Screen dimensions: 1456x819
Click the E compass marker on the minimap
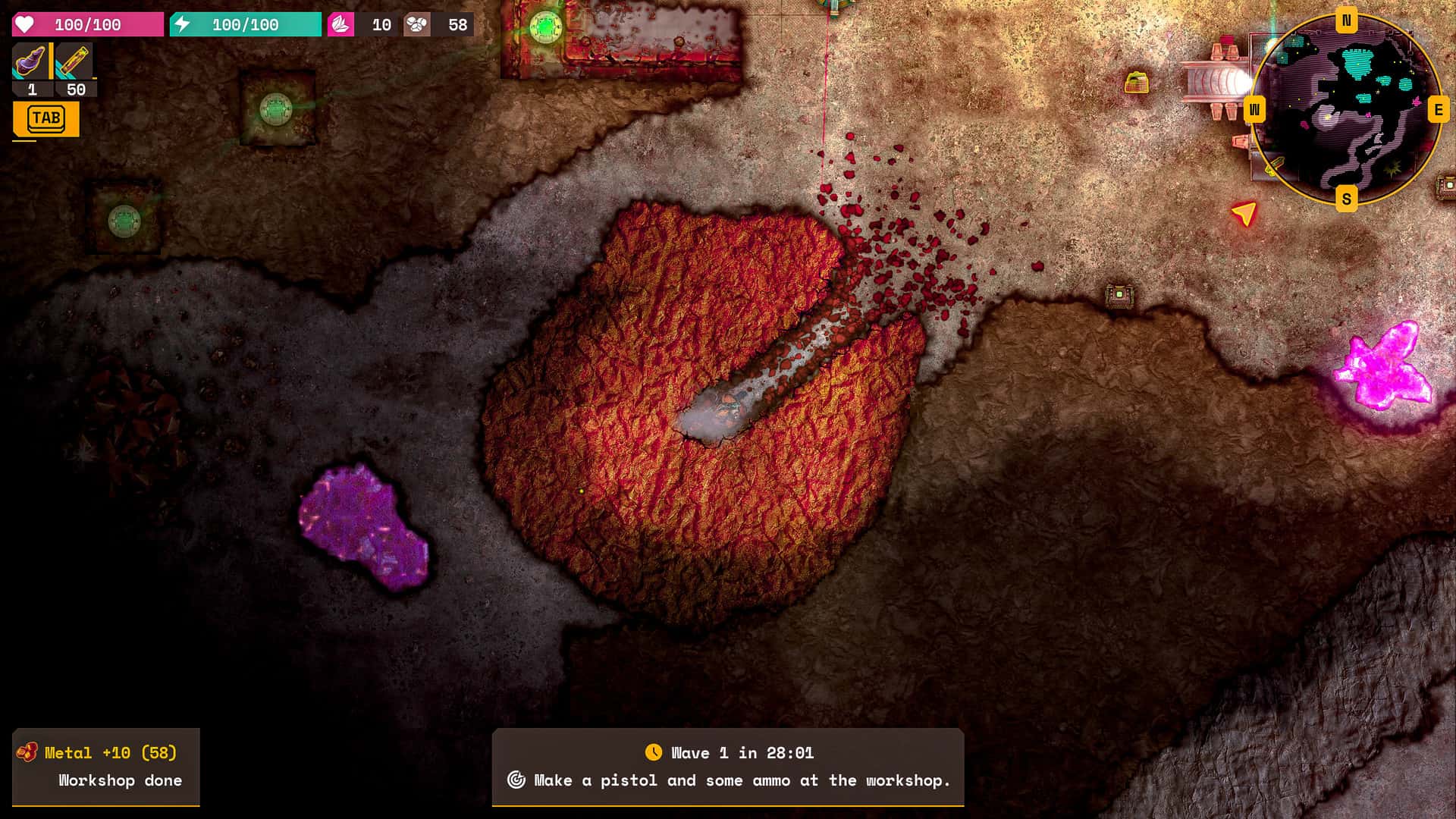[x=1437, y=111]
